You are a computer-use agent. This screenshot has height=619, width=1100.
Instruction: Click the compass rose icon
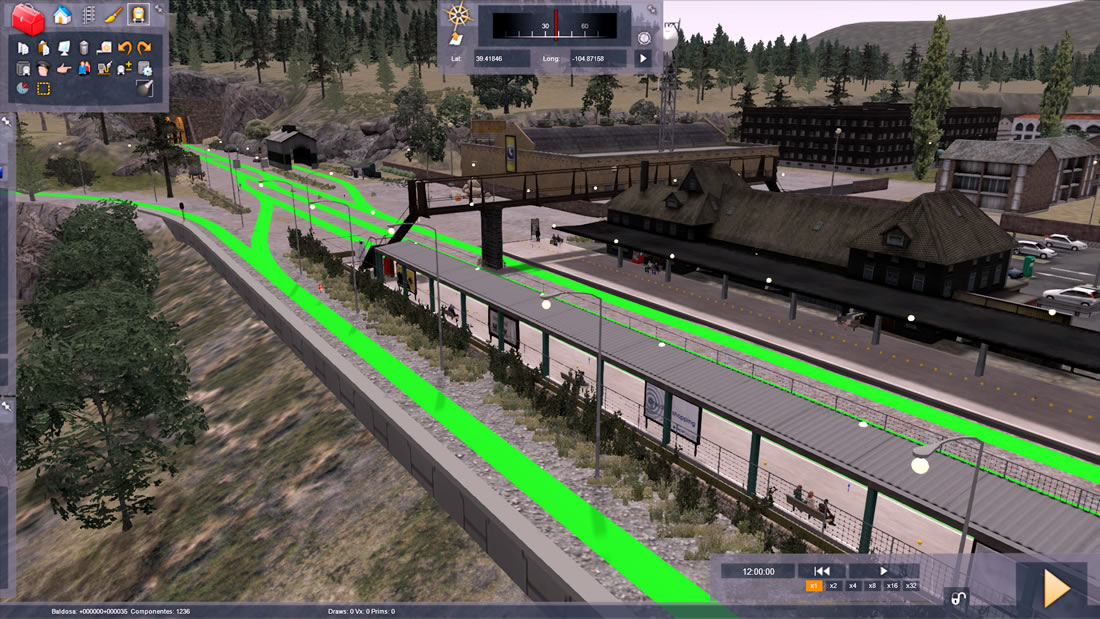click(x=458, y=15)
